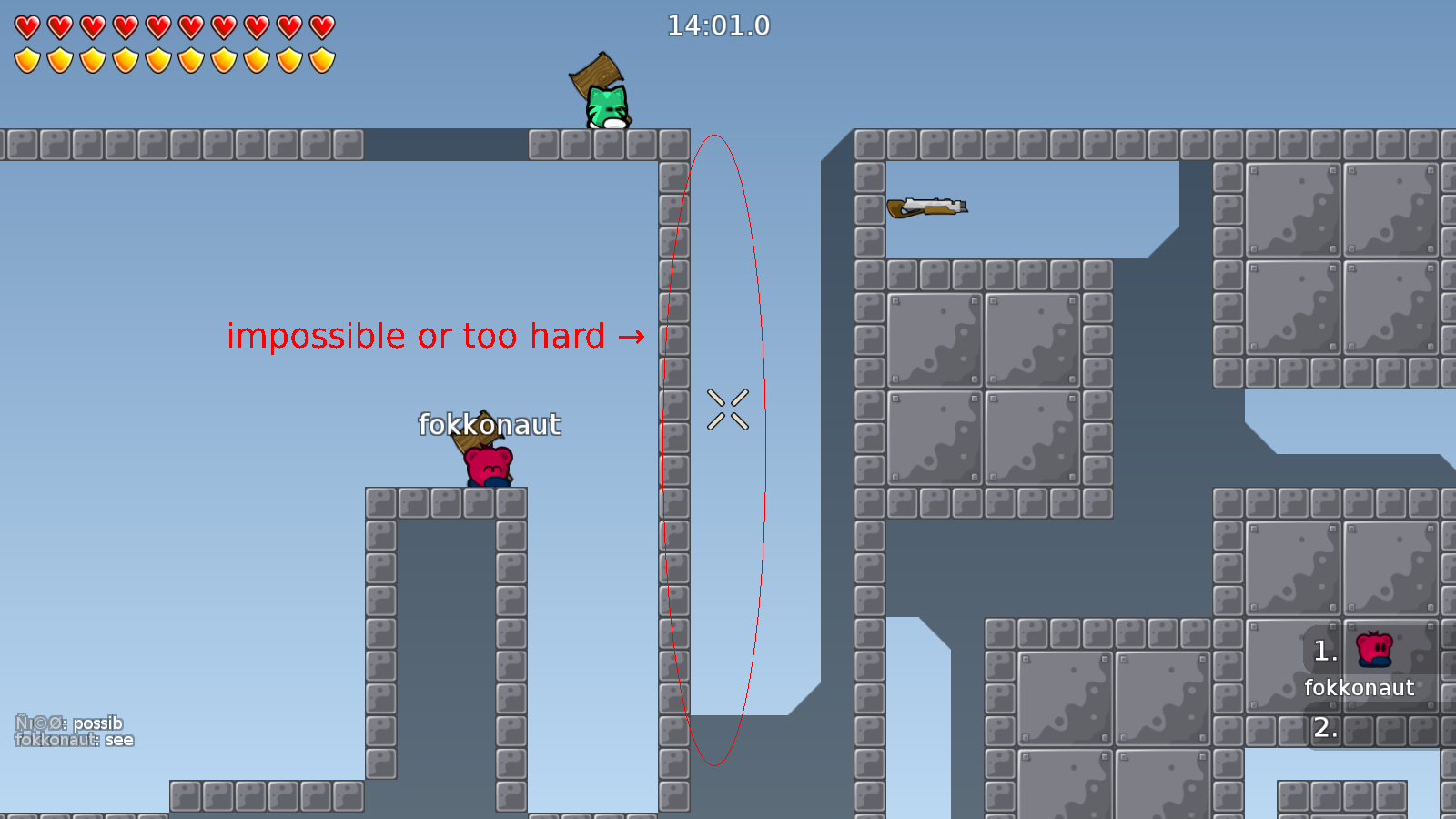Select the last heart in the health row

pyautogui.click(x=320, y=26)
